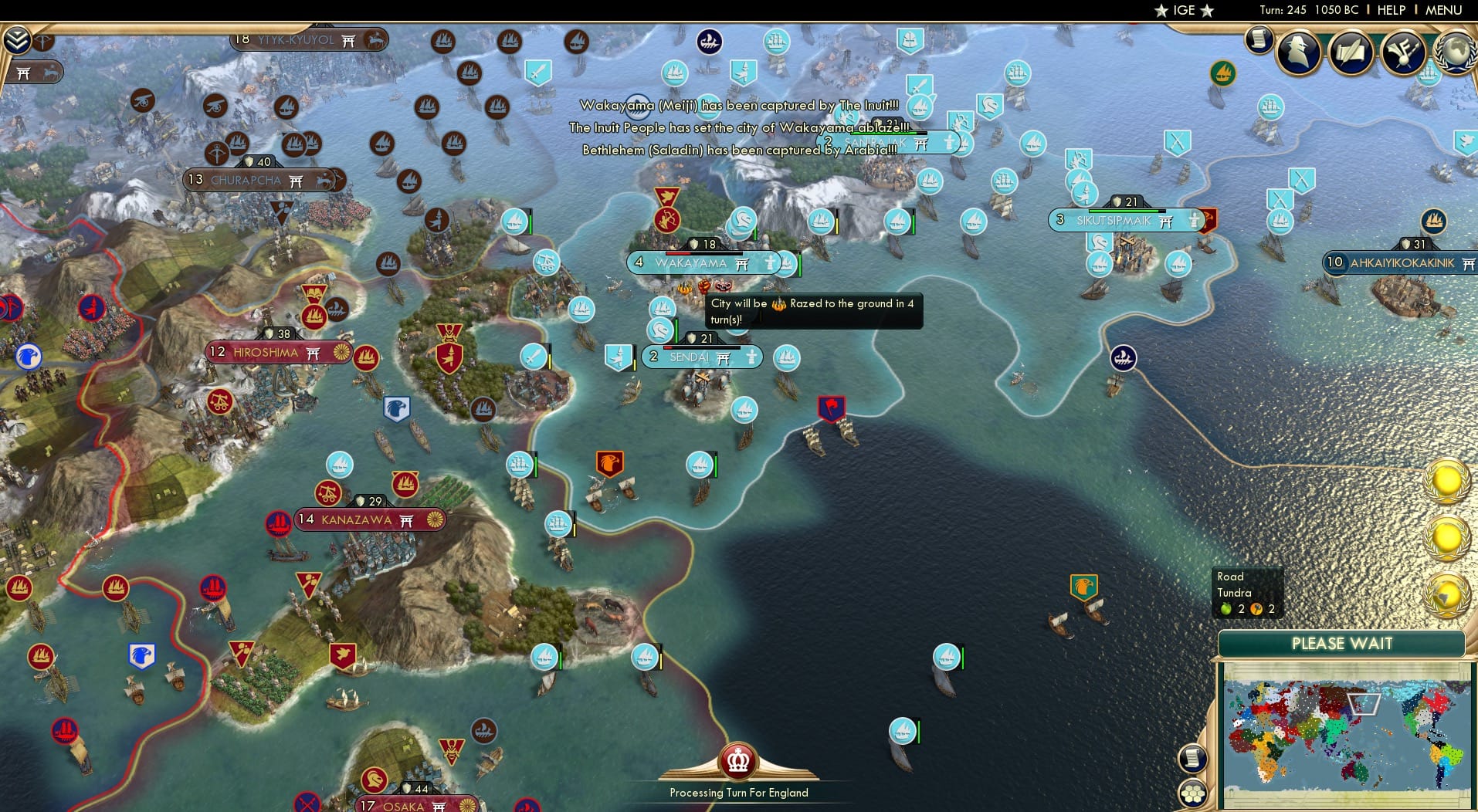
Task: Open the MENU at top right
Action: click(1445, 11)
